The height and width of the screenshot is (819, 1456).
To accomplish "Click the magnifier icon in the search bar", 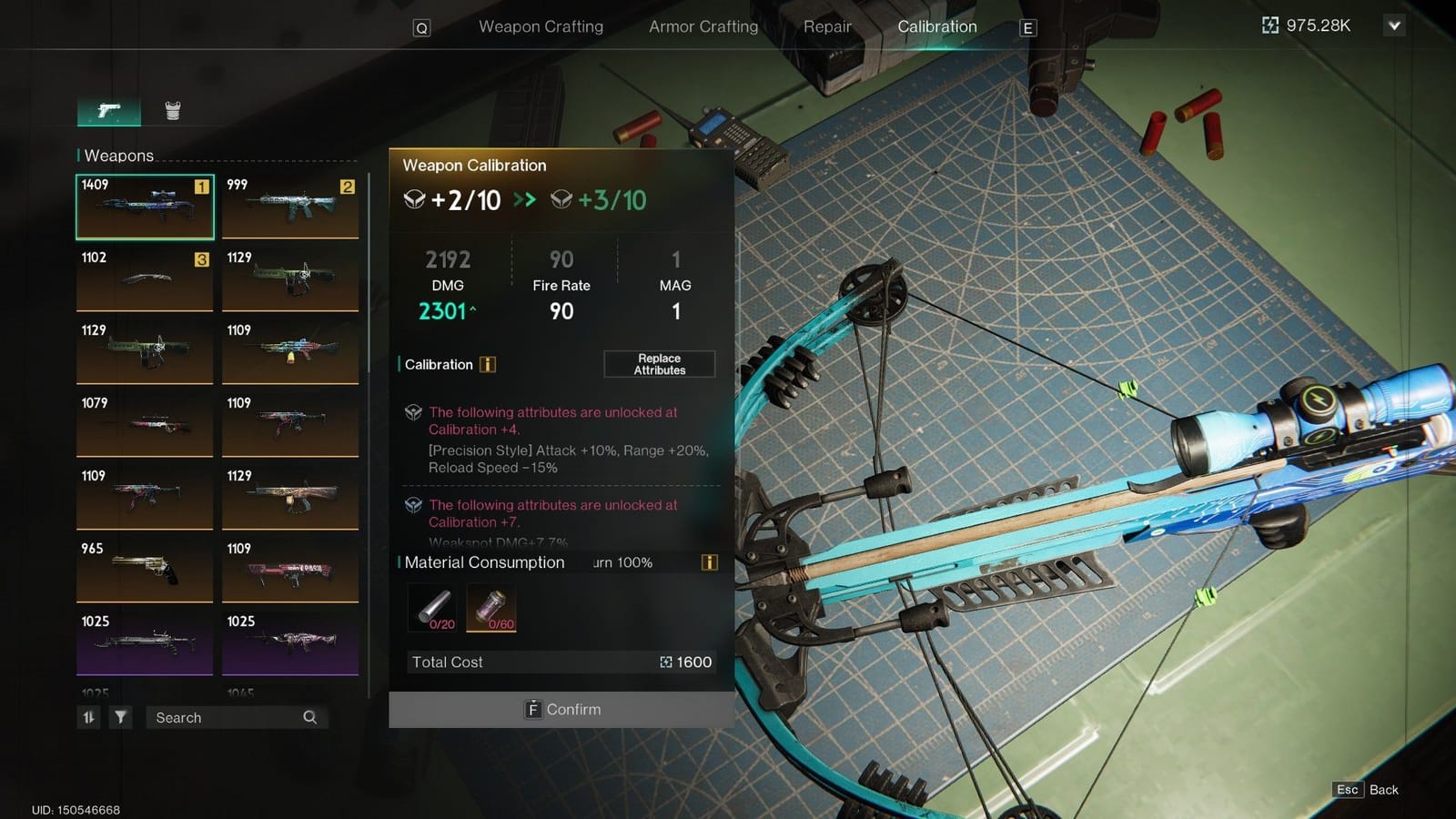I will tap(310, 717).
